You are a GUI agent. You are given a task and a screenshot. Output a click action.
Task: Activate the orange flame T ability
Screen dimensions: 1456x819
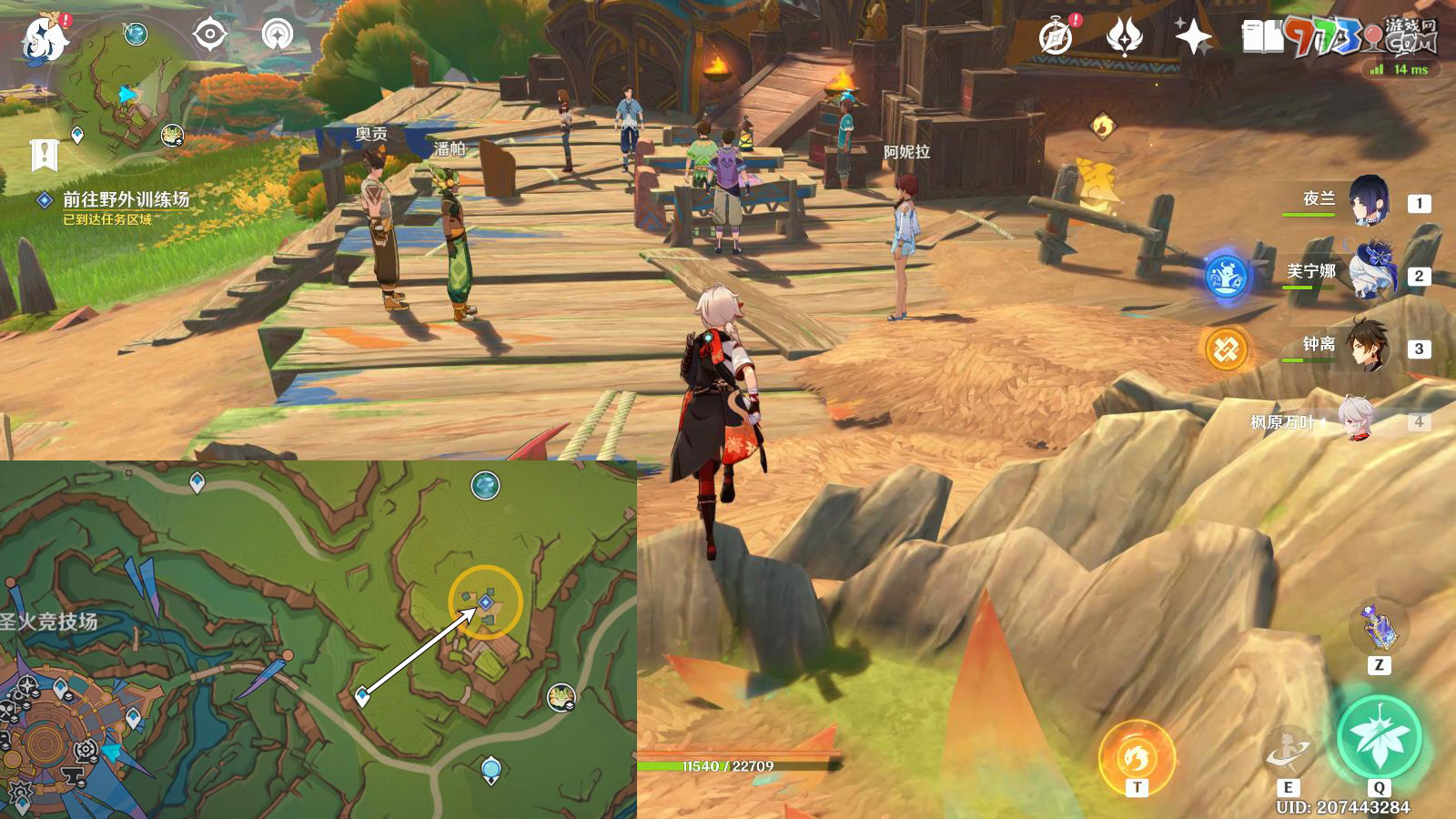(1137, 755)
